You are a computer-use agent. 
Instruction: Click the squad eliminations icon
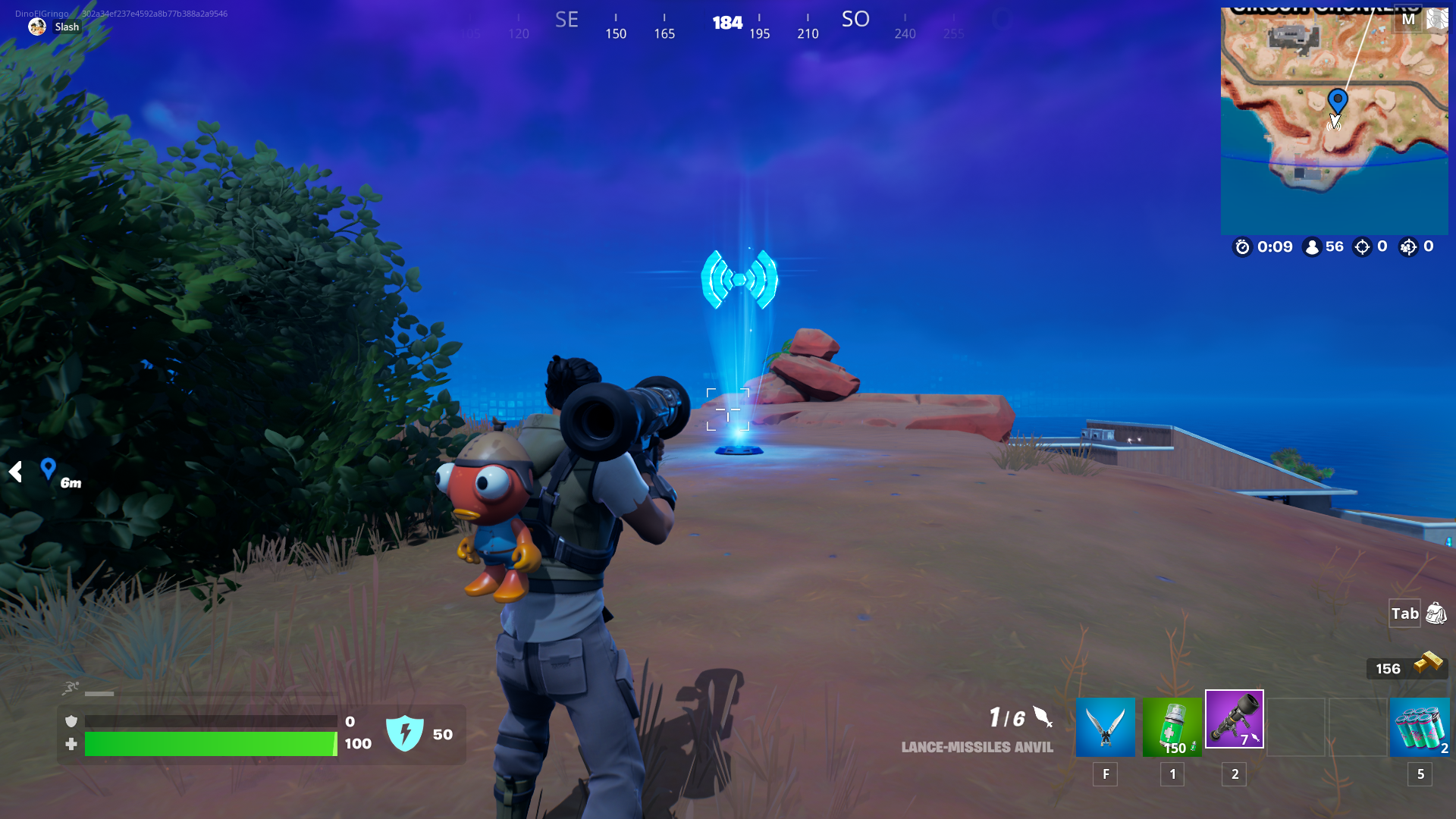click(x=1410, y=246)
